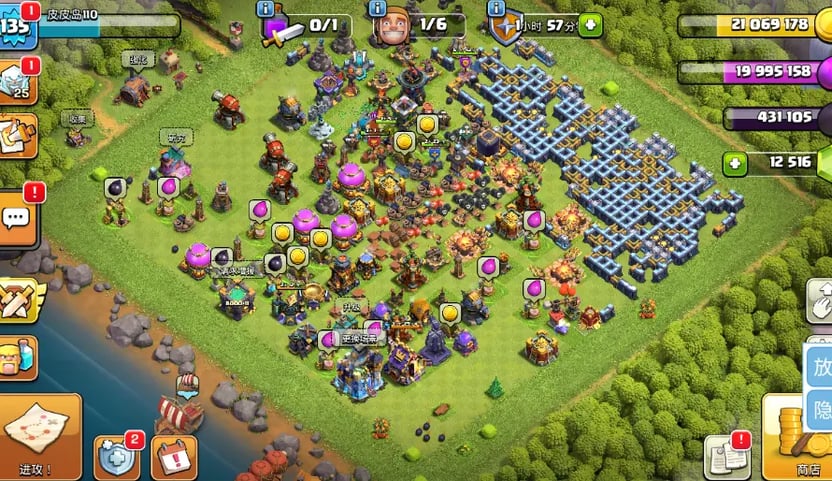Tap the white hand pointer button

(x=819, y=297)
